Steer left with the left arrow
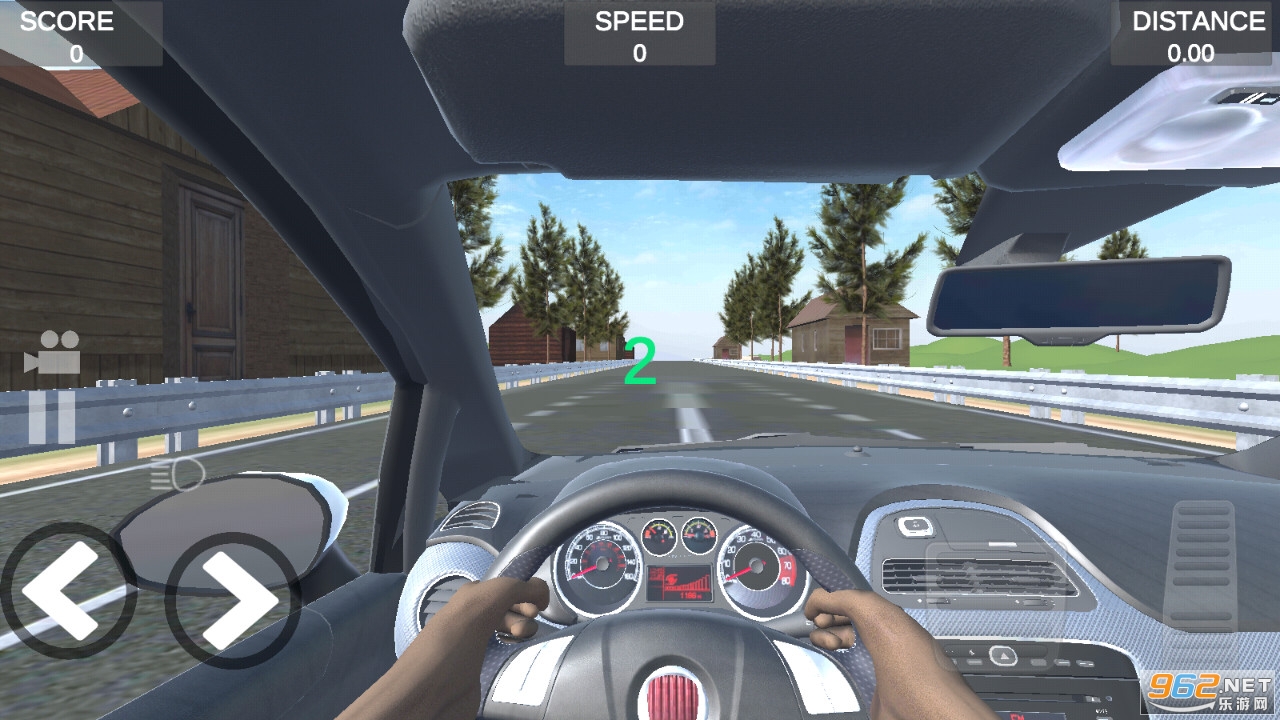1280x720 pixels. (x=67, y=590)
